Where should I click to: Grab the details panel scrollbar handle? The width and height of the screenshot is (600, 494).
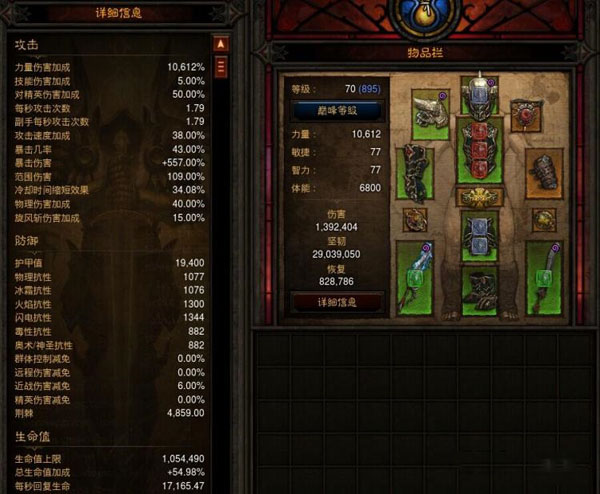(222, 67)
